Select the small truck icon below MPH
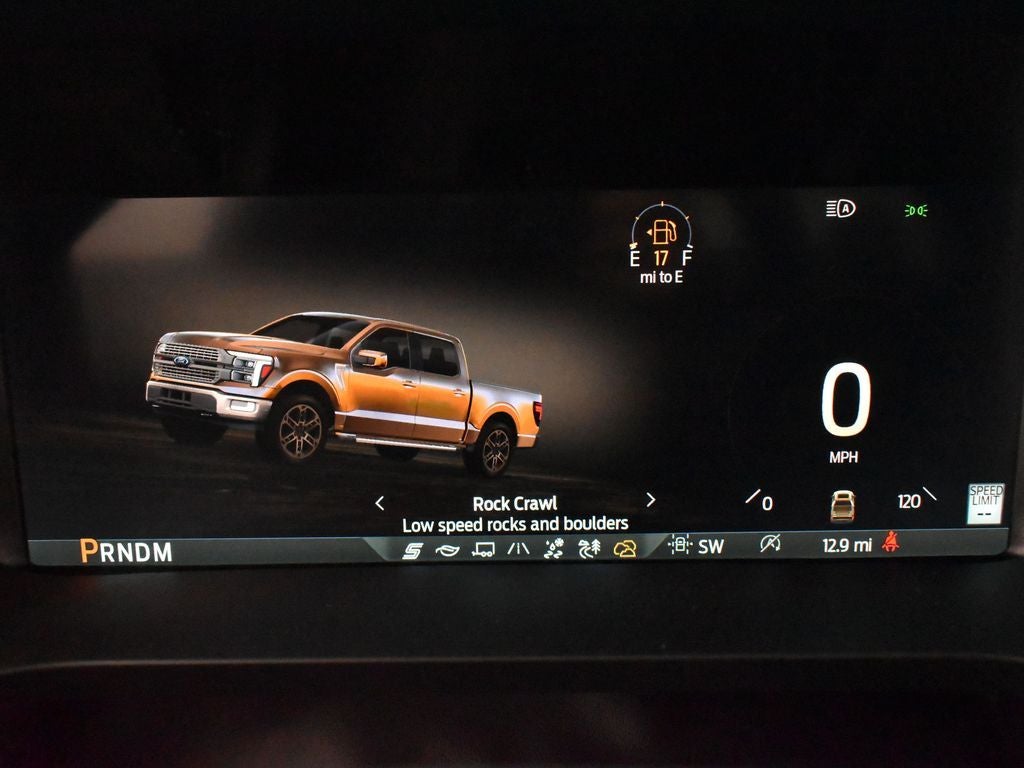This screenshot has height=768, width=1024. coord(842,505)
